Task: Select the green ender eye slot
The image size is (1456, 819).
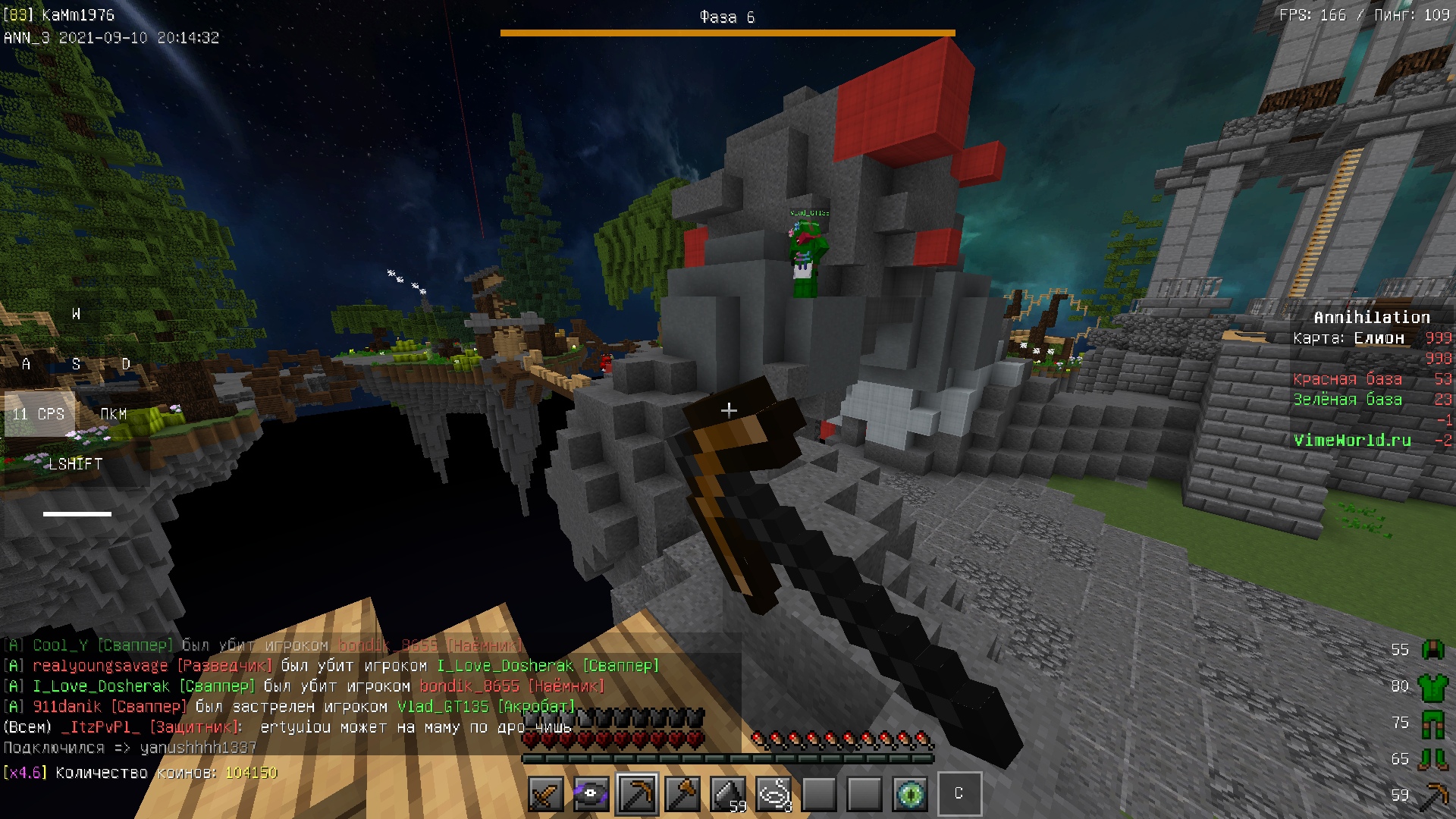Action: pos(910,794)
